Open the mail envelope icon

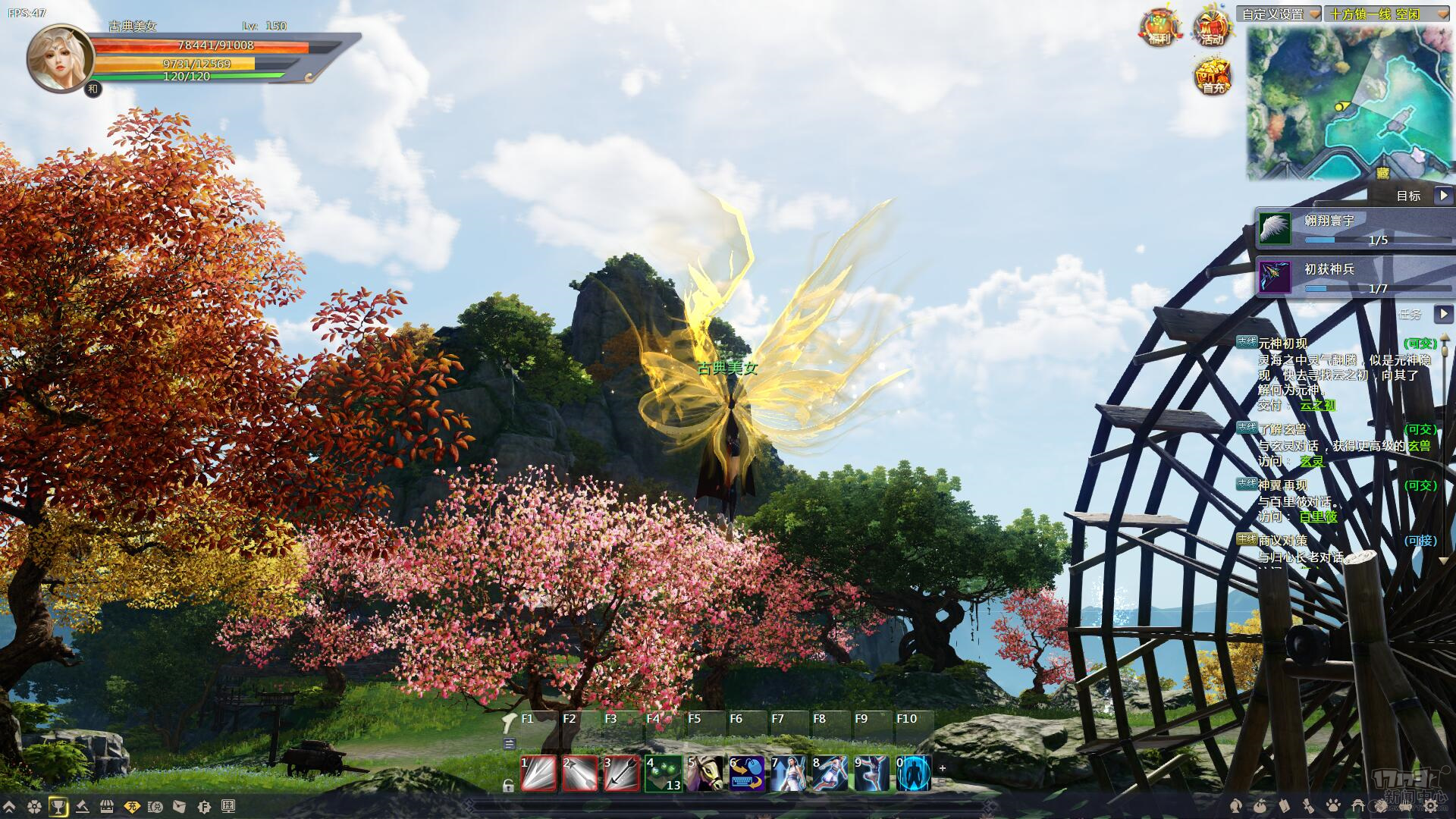[179, 806]
